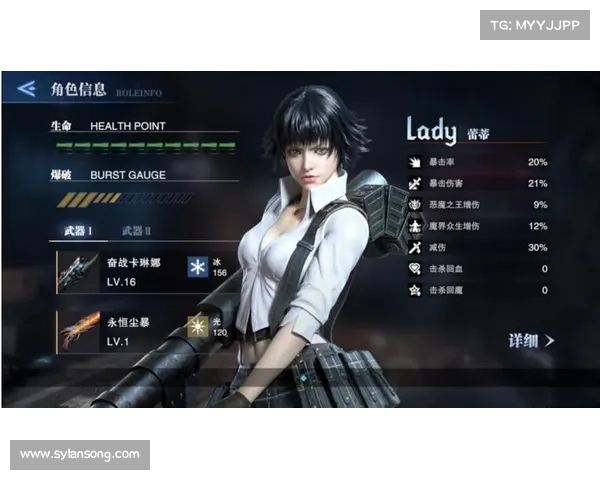Viewport: 600px width, 480px height.
Task: Go back using the arrow button
Action: (27, 88)
